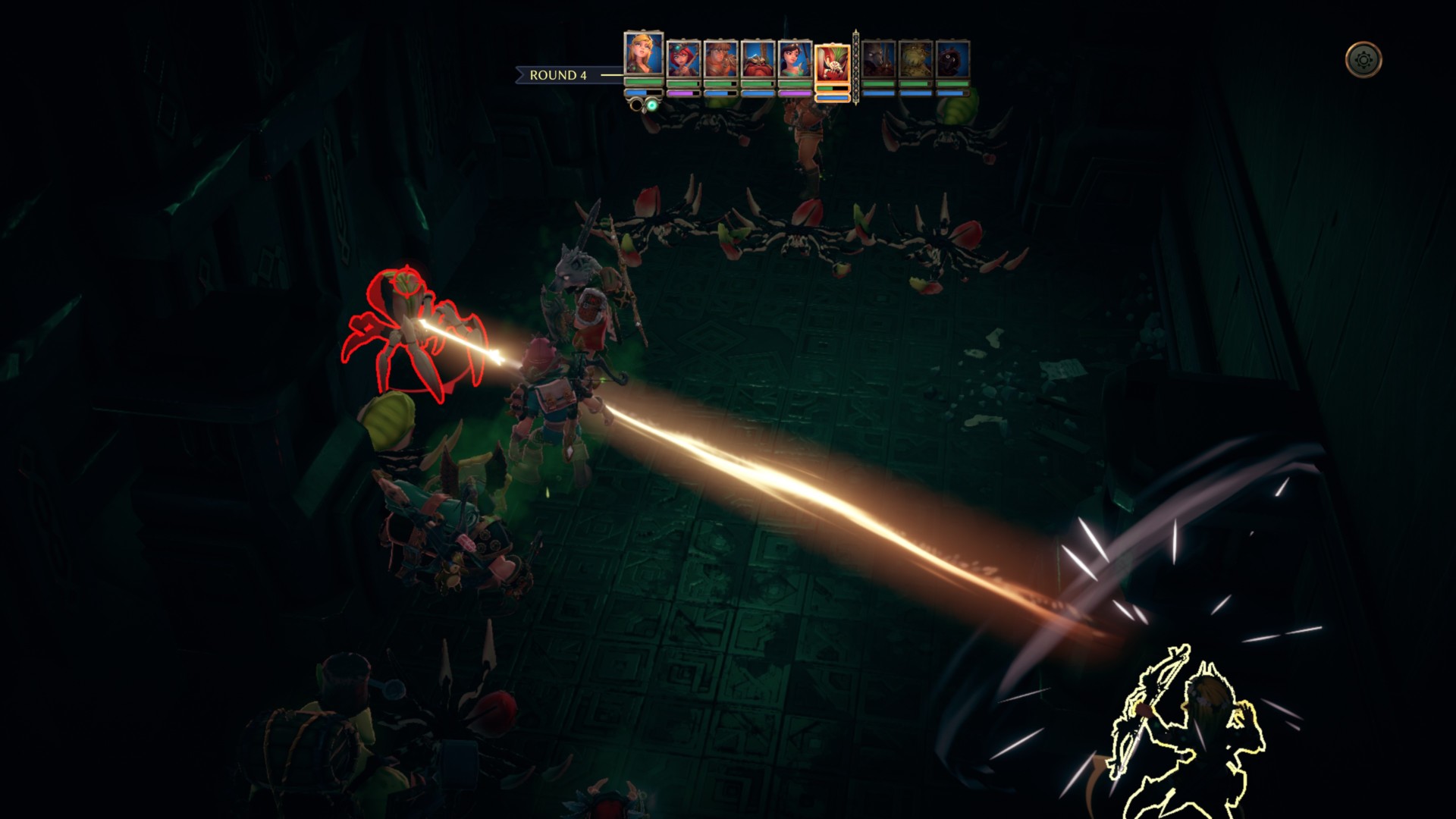Image resolution: width=1456 pixels, height=819 pixels.
Task: Click the shirtless brown-haired warrior portrait
Action: click(x=720, y=59)
